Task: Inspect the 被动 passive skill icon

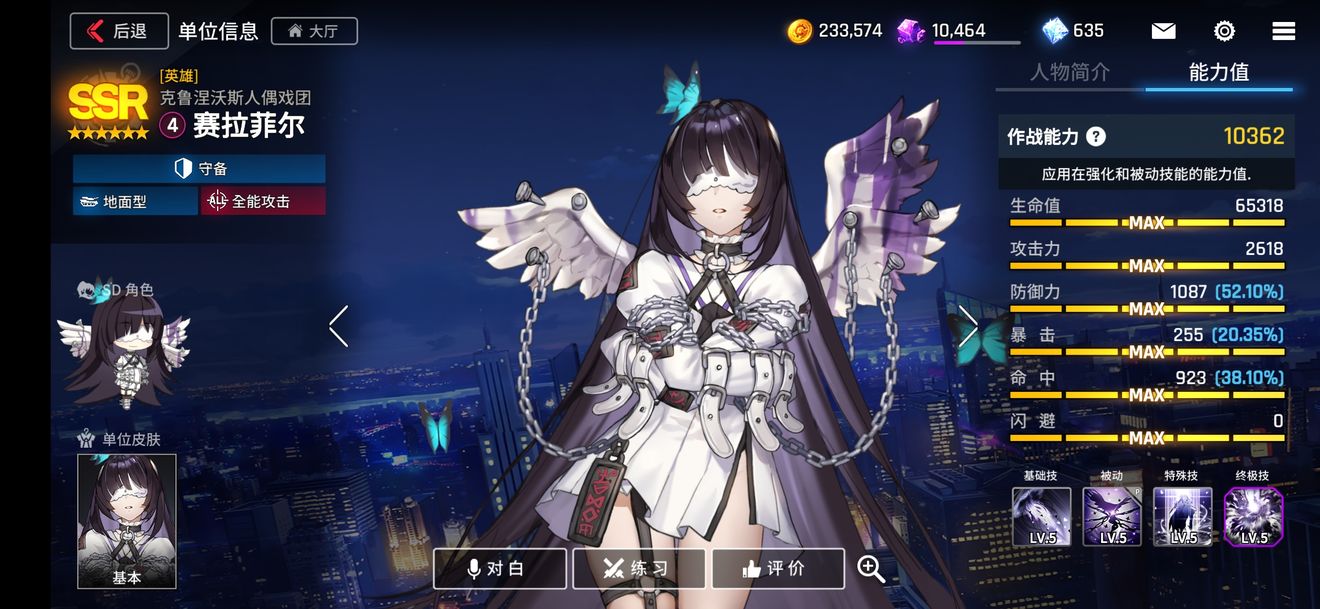Action: point(1112,516)
